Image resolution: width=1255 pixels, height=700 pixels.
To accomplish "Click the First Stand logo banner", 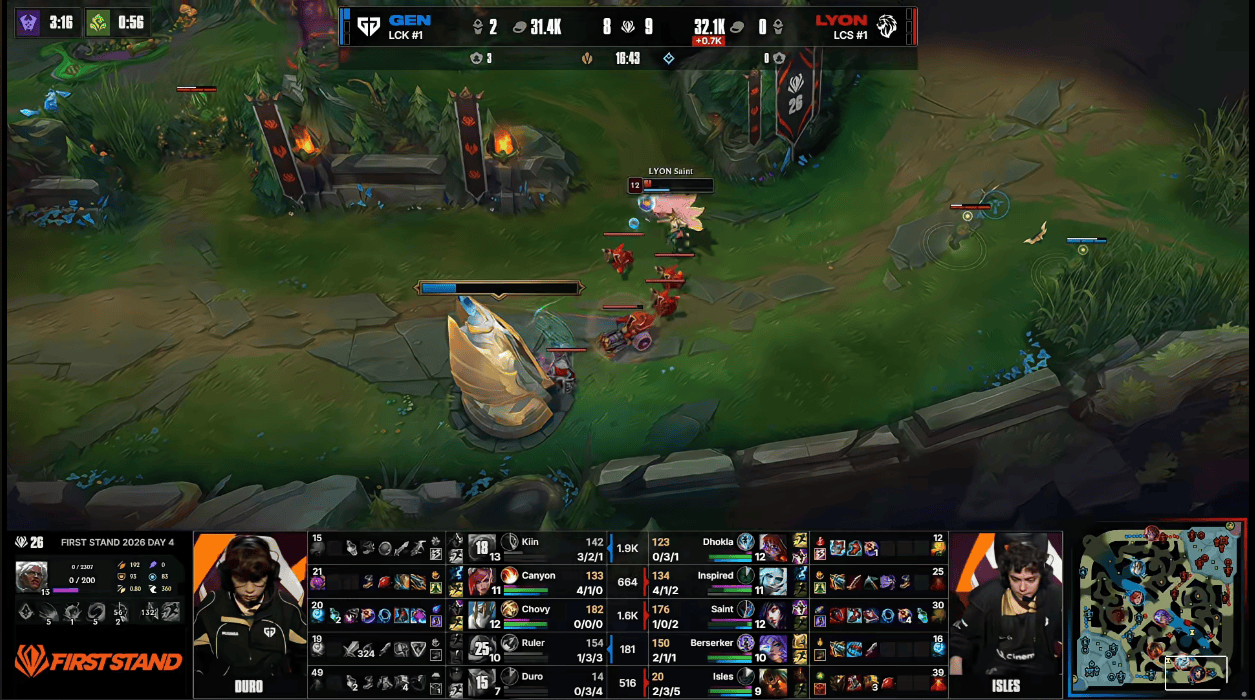I will (x=98, y=661).
